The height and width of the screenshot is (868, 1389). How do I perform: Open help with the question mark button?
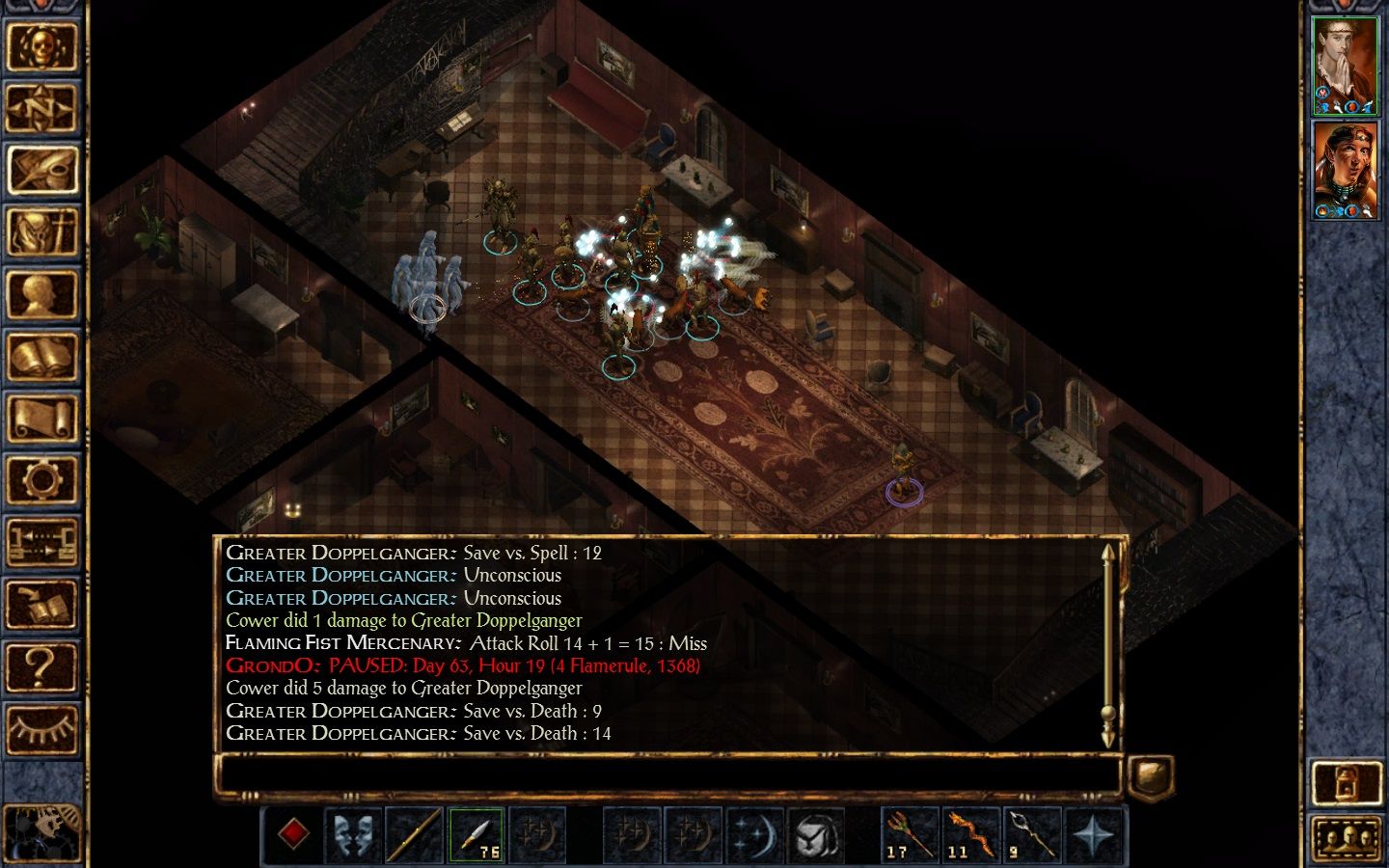[x=41, y=666]
